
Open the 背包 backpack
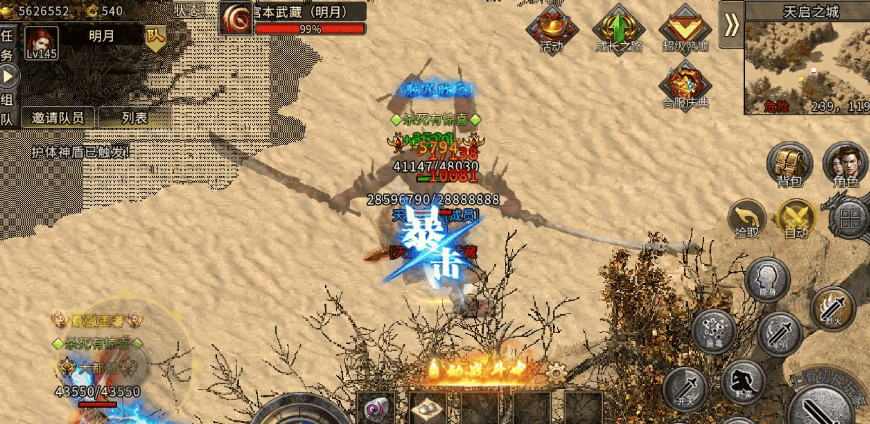(x=790, y=164)
